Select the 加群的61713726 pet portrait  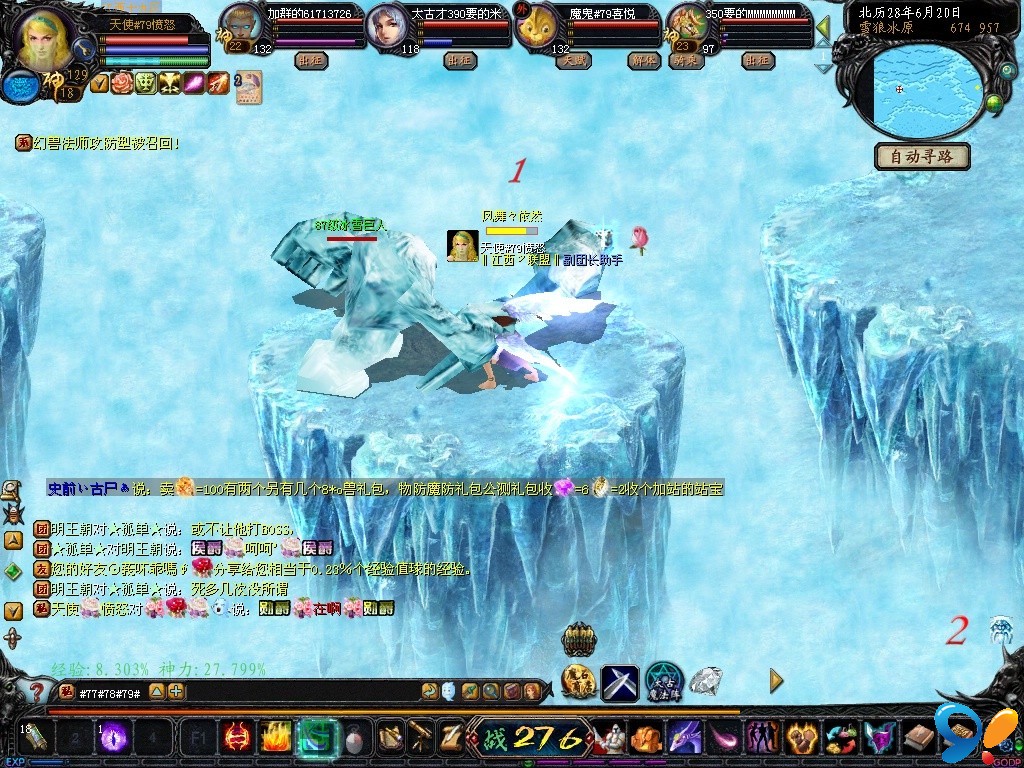pos(240,22)
